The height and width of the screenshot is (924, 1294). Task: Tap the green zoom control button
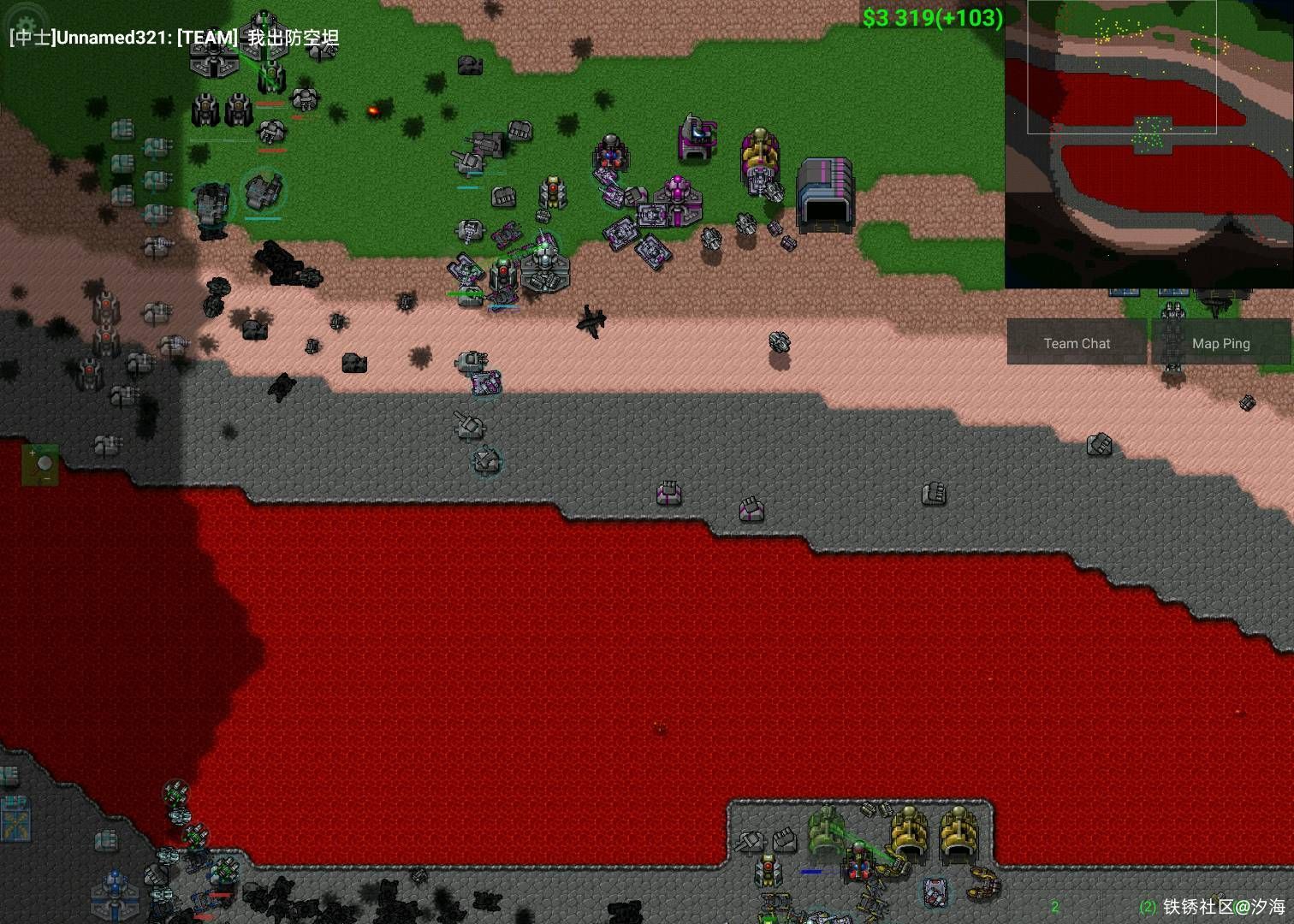click(x=40, y=465)
